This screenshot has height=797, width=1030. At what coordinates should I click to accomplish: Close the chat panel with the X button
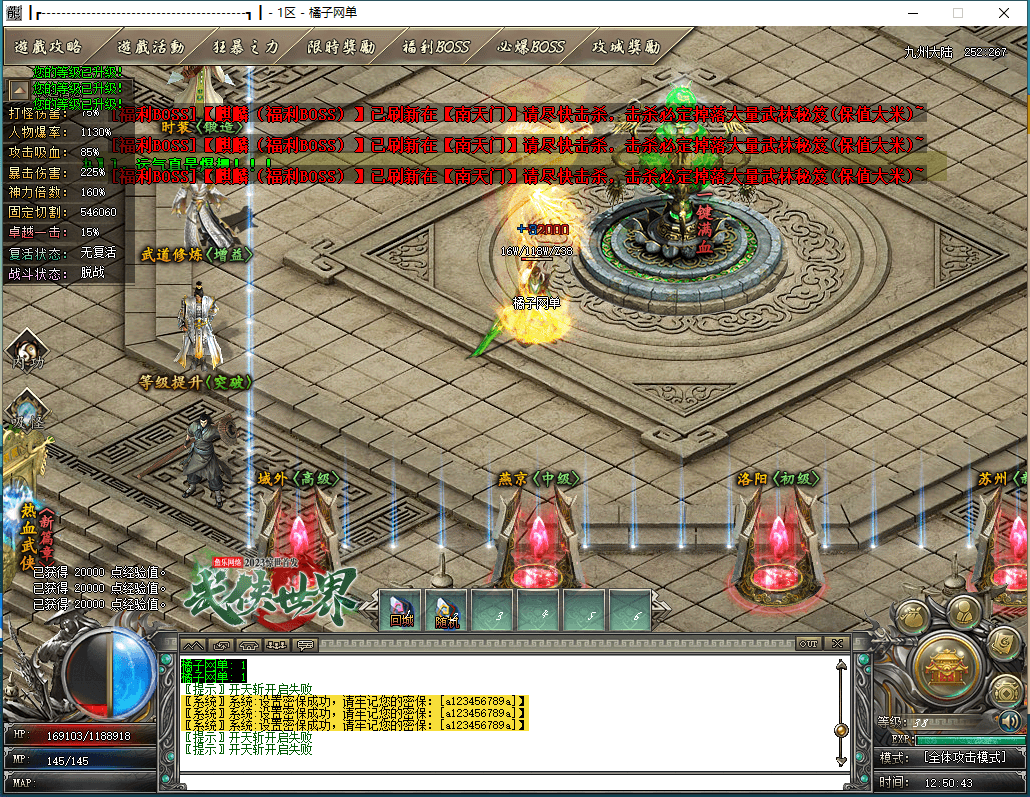tap(837, 643)
